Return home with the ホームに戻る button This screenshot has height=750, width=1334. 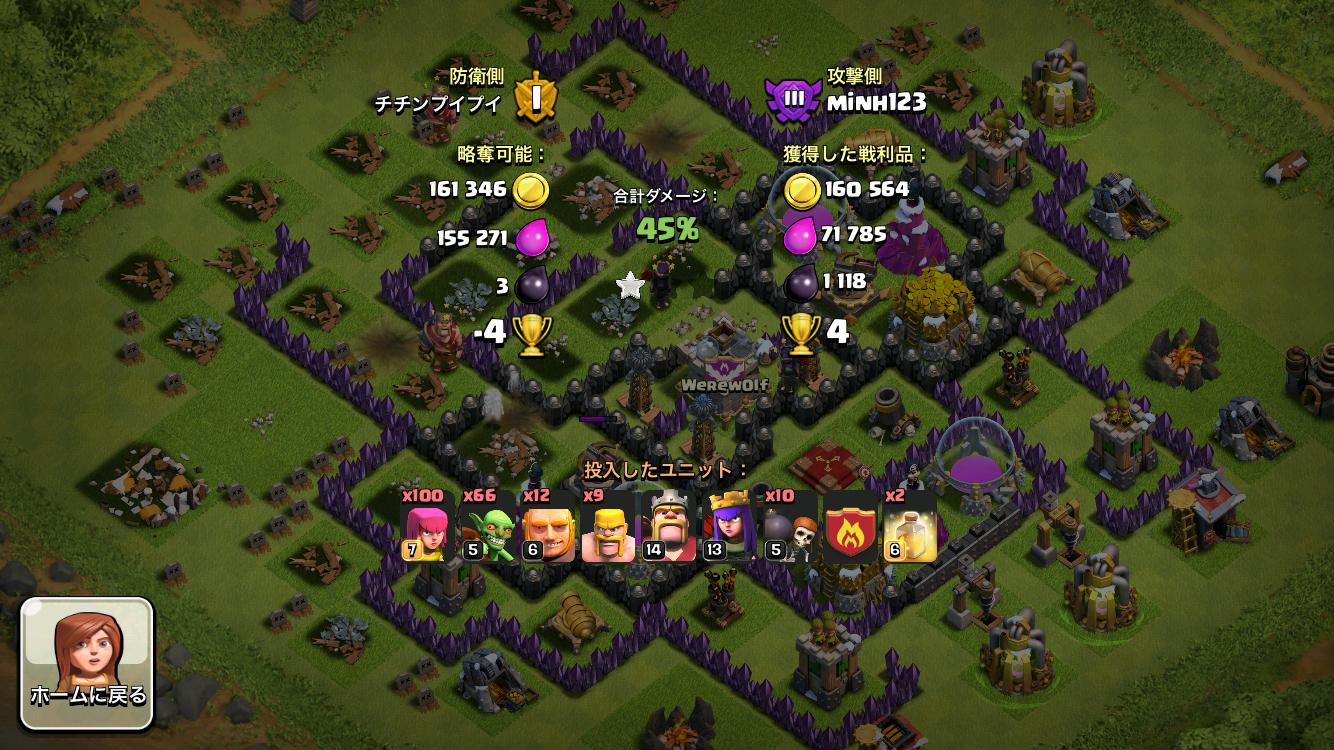point(87,664)
